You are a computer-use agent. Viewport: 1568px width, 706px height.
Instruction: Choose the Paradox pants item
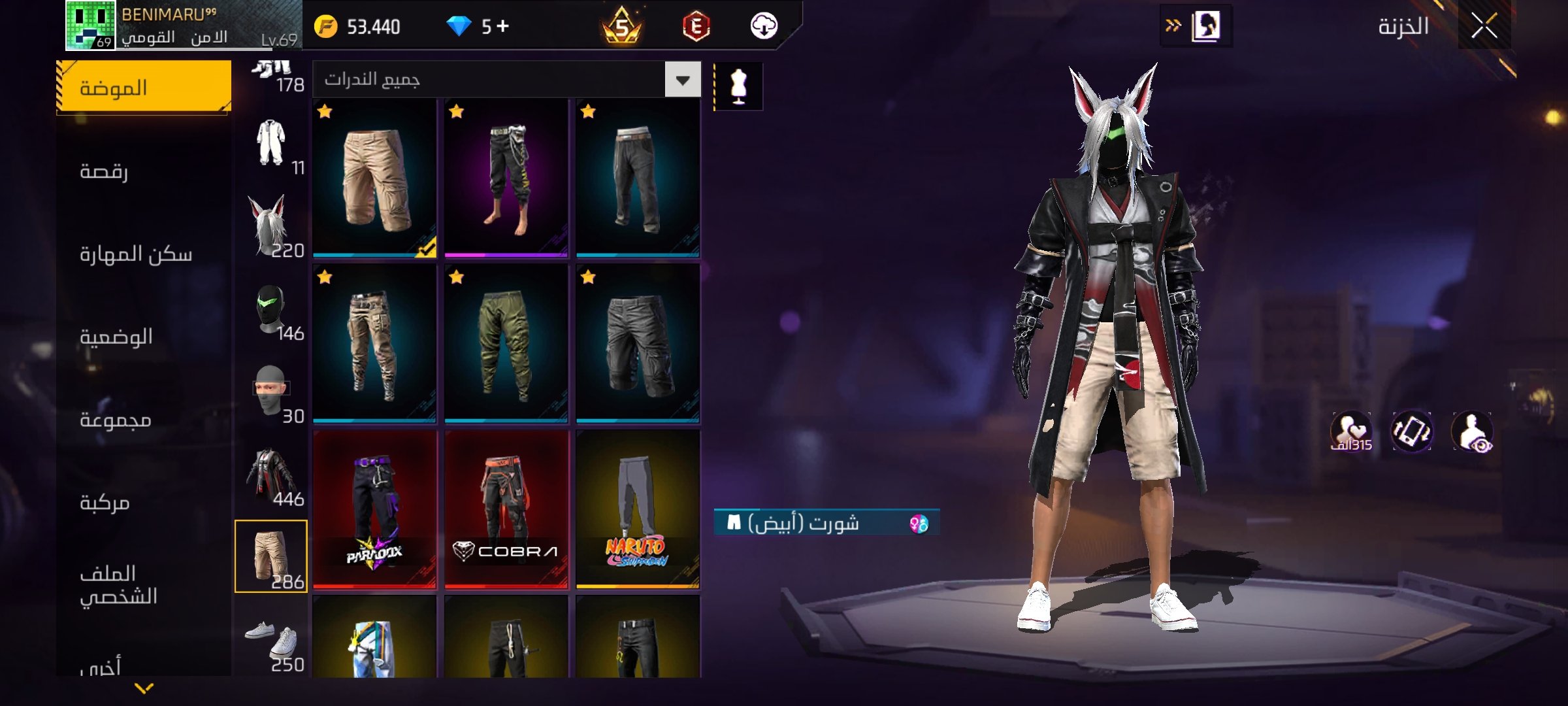374,509
